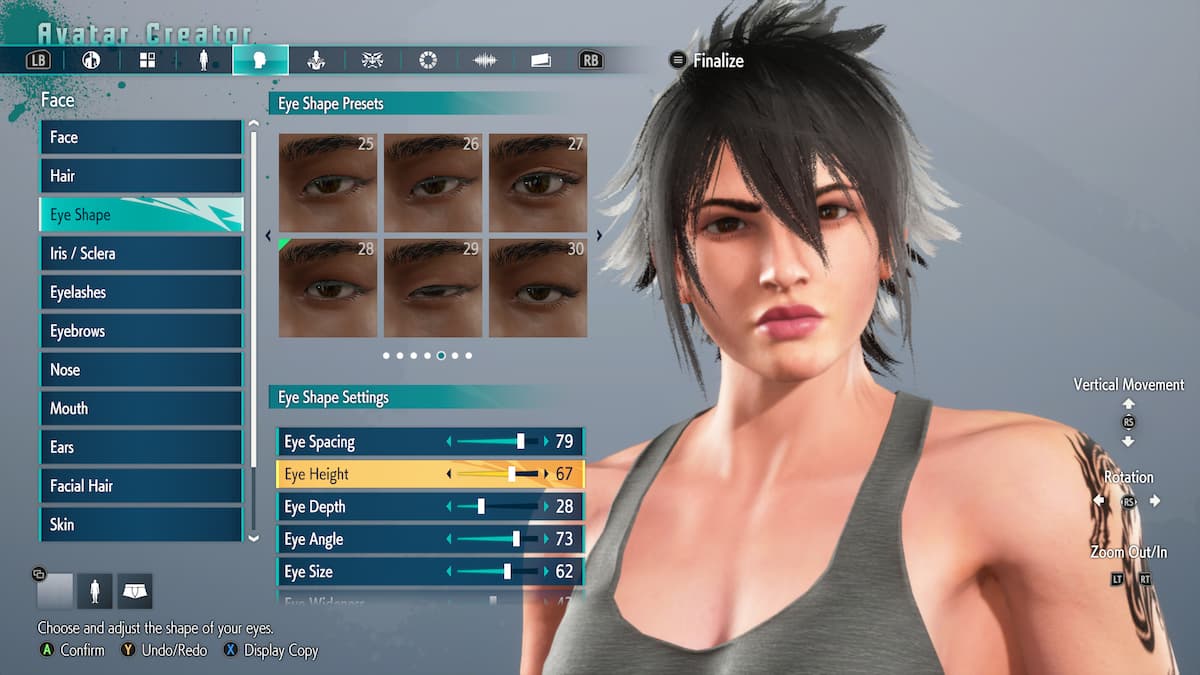
Task: Pick eye shape preset 25
Action: coord(327,183)
